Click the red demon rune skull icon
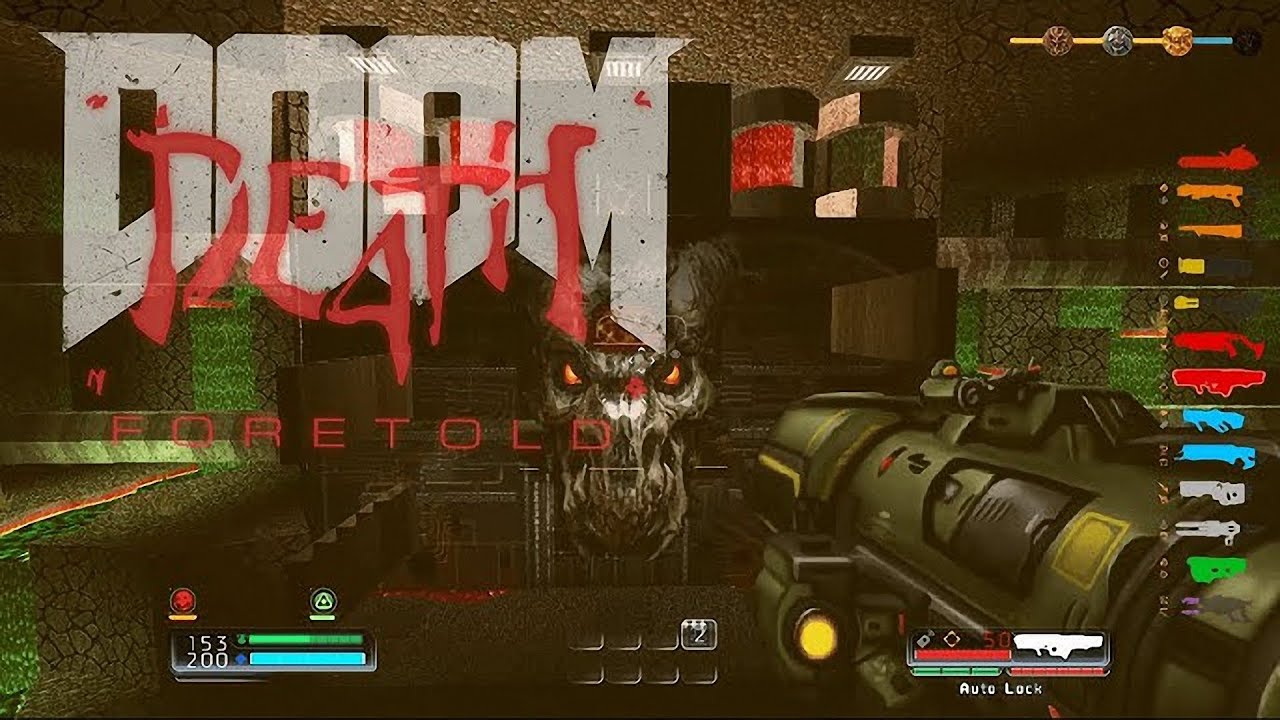The width and height of the screenshot is (1280, 720). [x=183, y=600]
